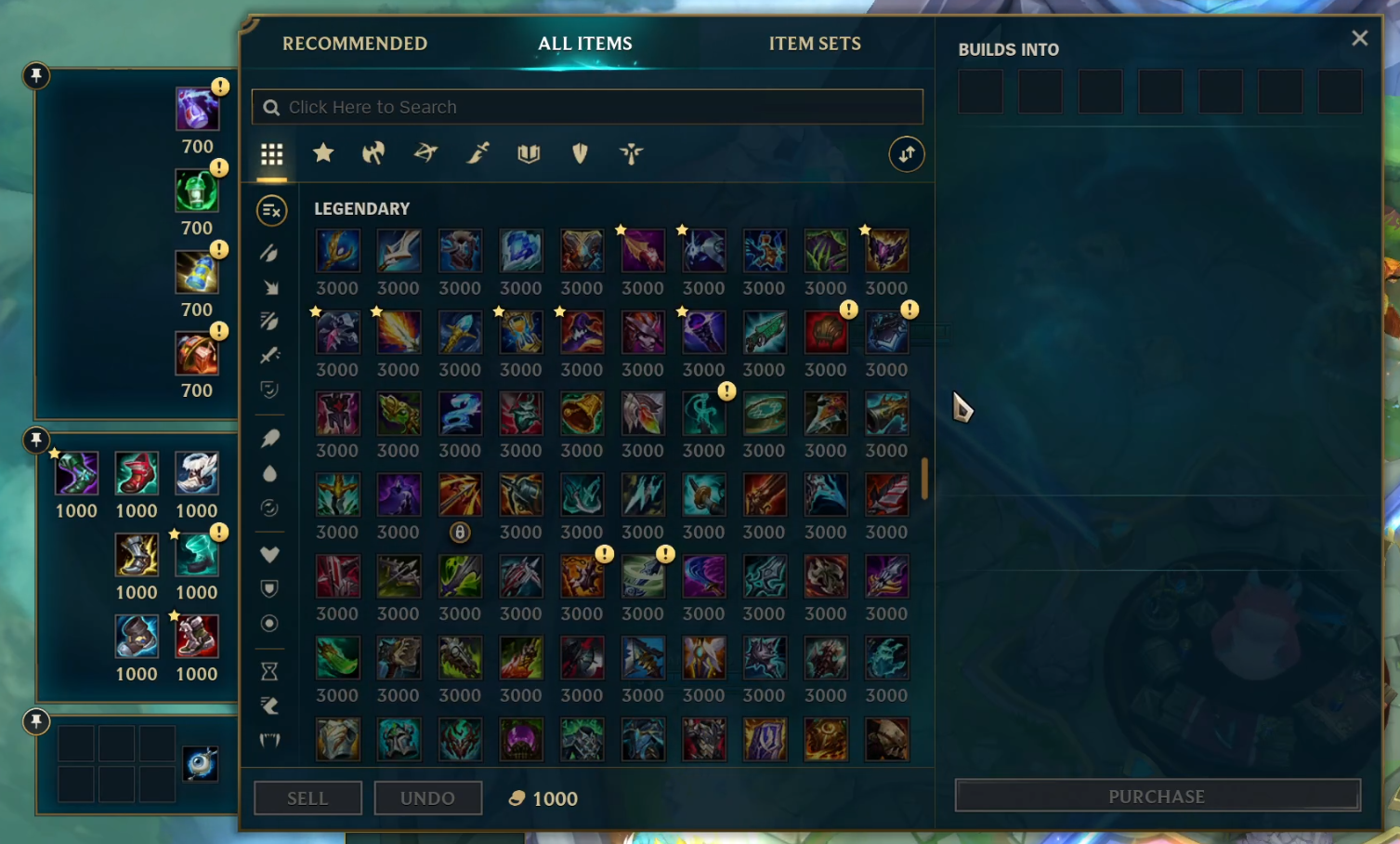The width and height of the screenshot is (1400, 844).
Task: Clear all stat filters in the sidebar
Action: pyautogui.click(x=269, y=211)
